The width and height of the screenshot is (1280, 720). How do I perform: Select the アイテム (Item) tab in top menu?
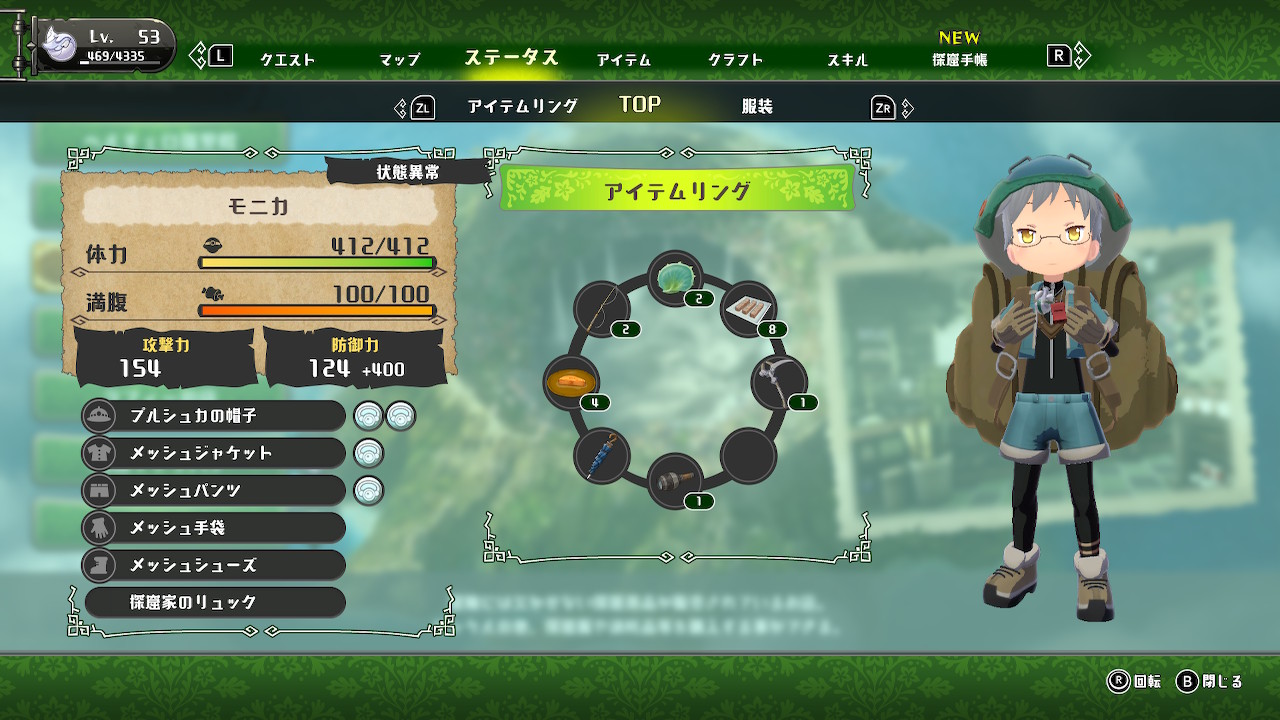[x=624, y=60]
